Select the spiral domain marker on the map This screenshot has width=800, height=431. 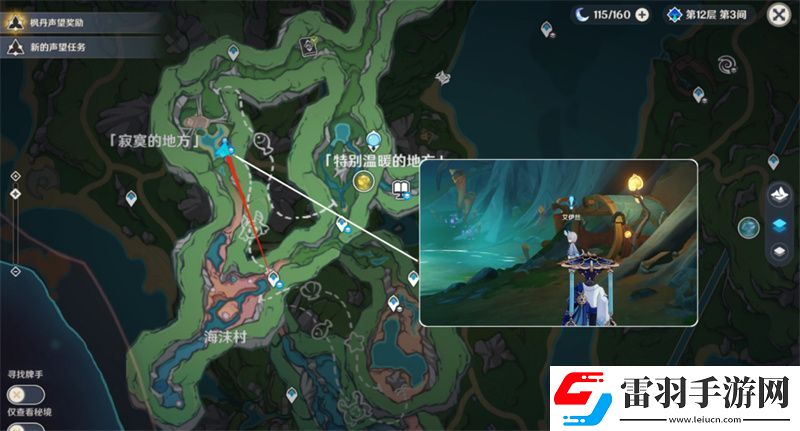pos(725,67)
